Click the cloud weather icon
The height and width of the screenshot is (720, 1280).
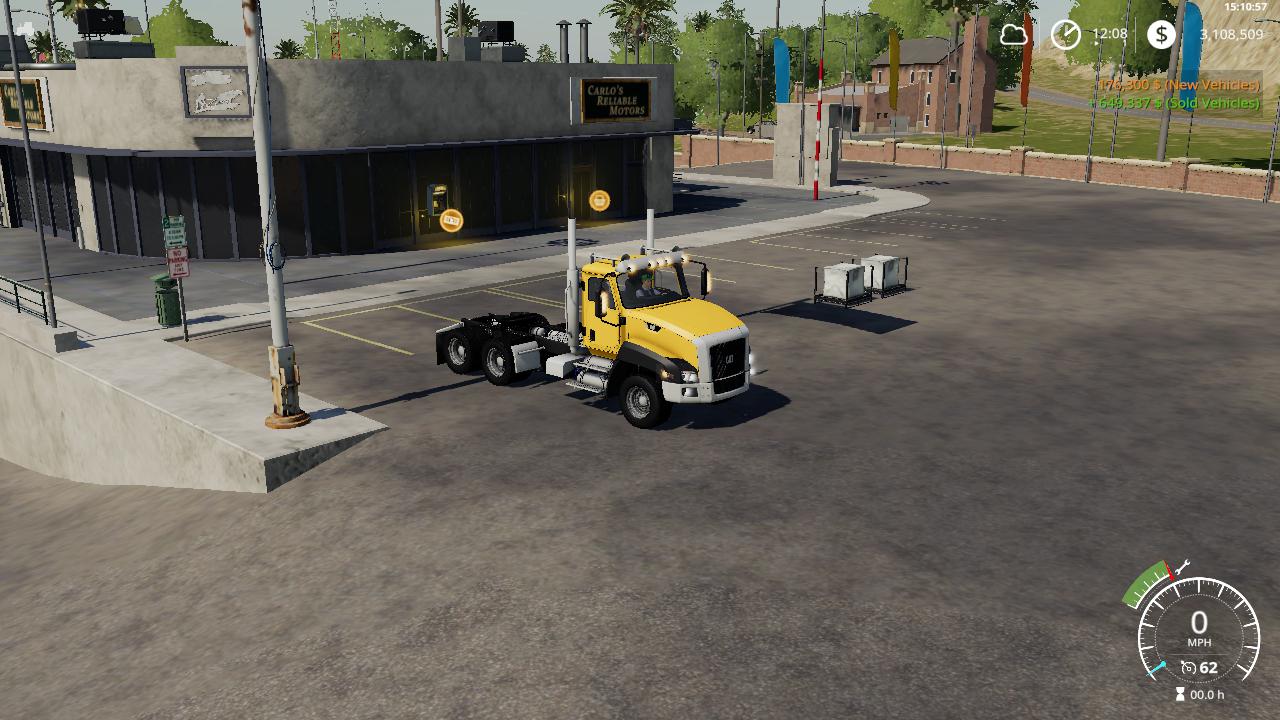1014,35
